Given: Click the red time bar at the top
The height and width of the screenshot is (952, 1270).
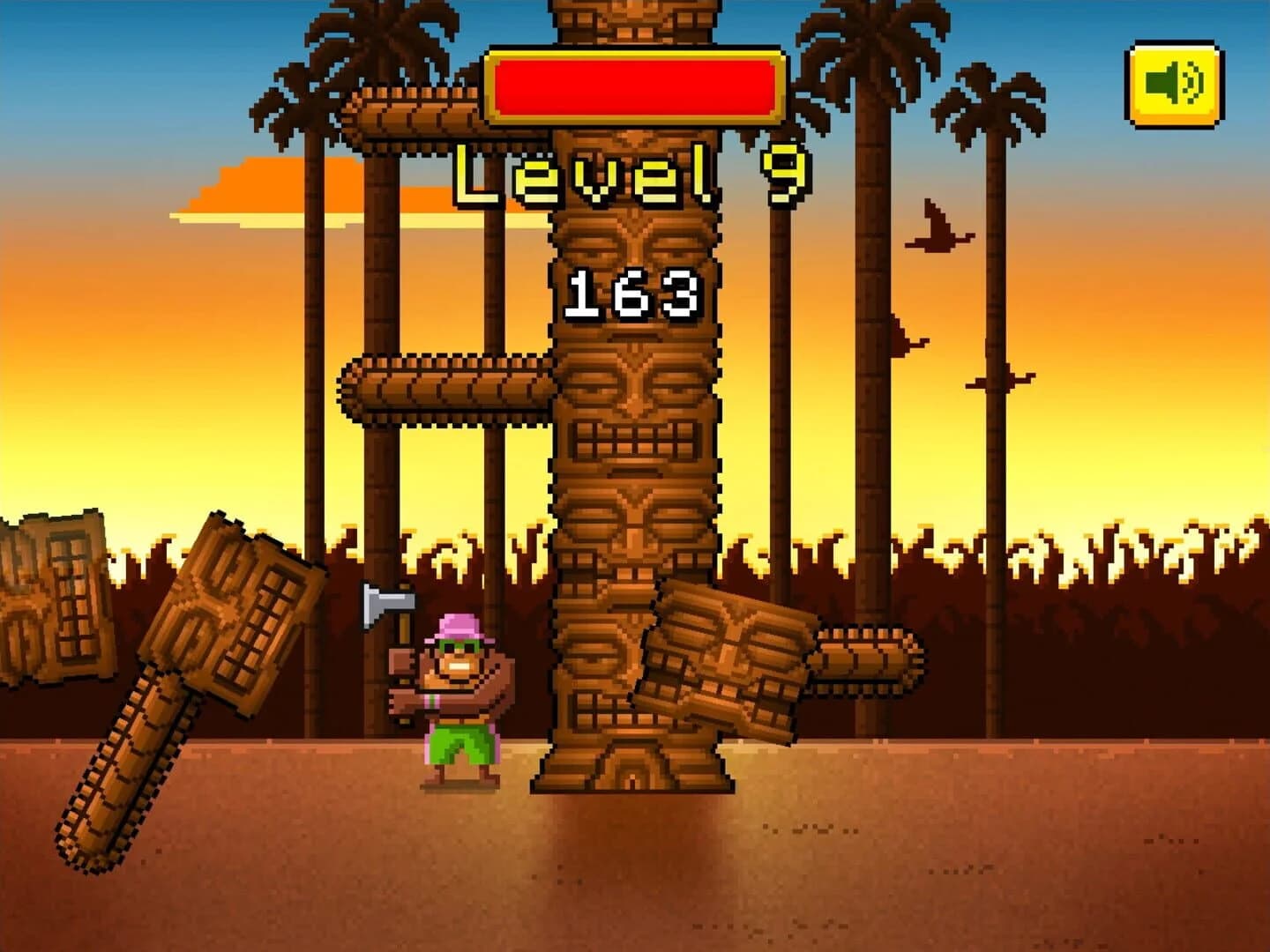Looking at the screenshot, I should click(631, 84).
